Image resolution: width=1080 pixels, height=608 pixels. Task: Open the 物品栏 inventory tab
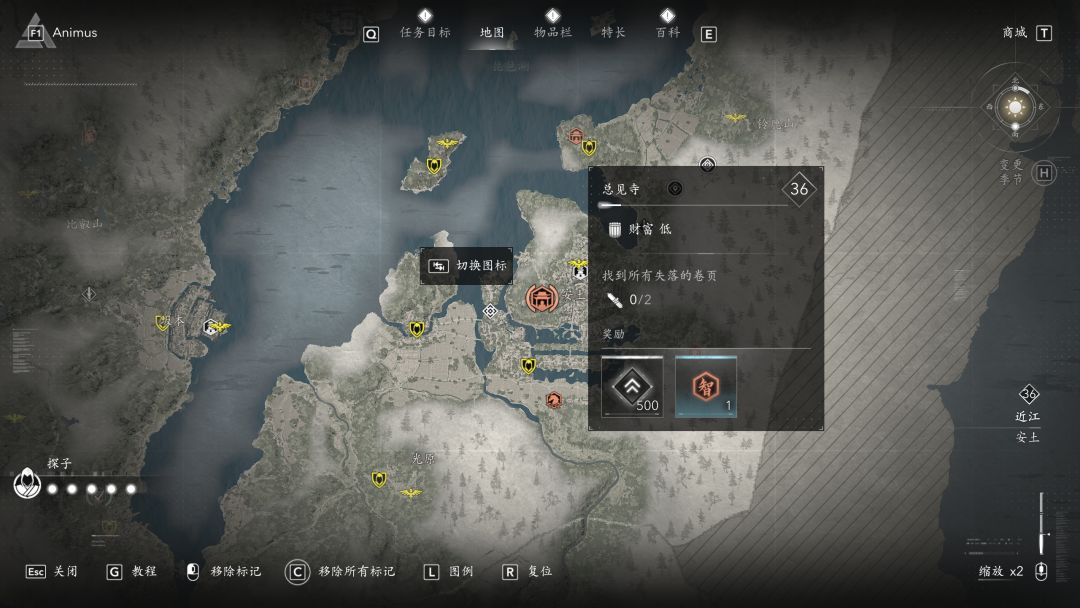pos(553,32)
